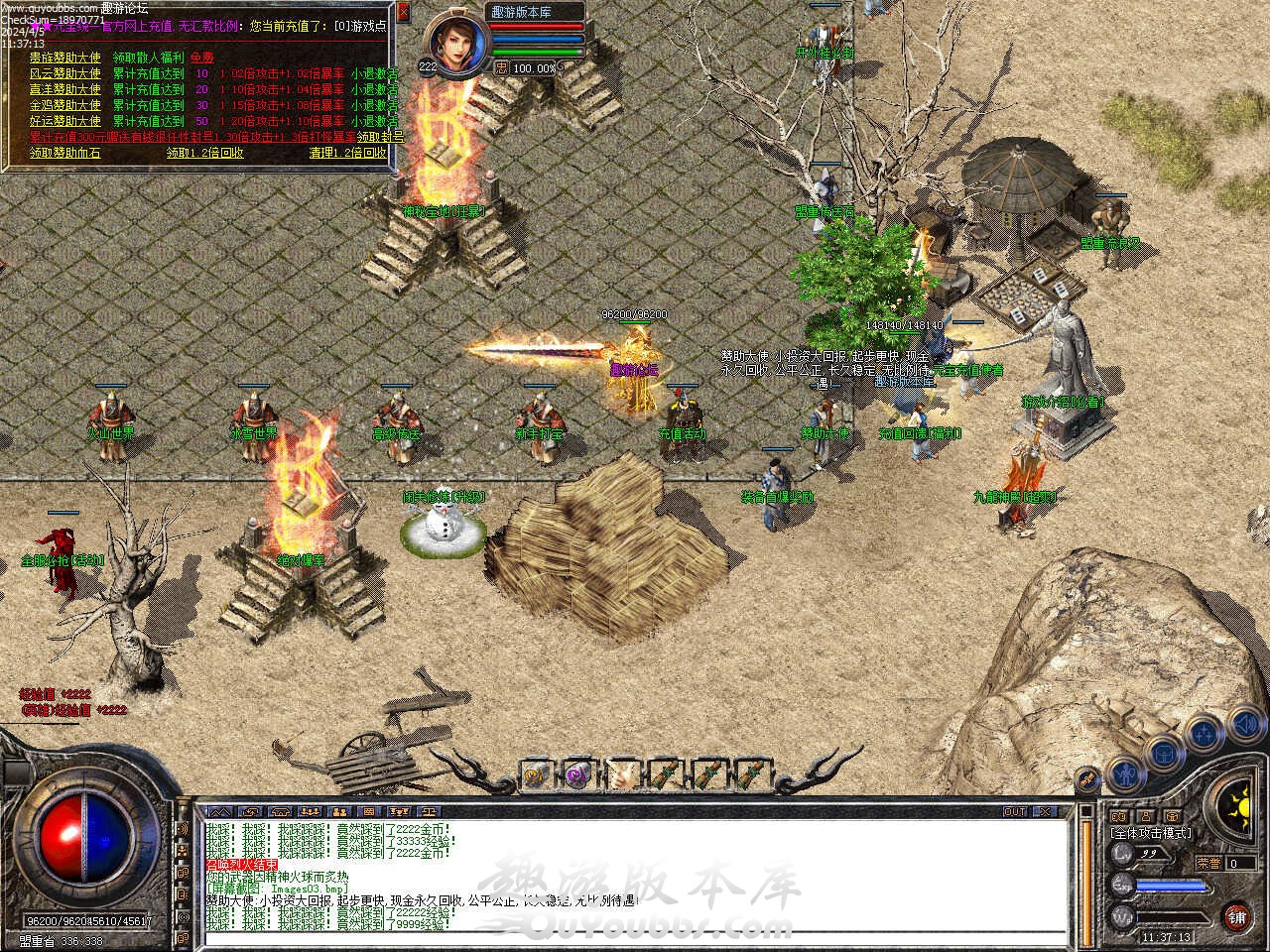Use the purple swirl scroll in belt
Screen dimensions: 1270x952
pyautogui.click(x=577, y=773)
